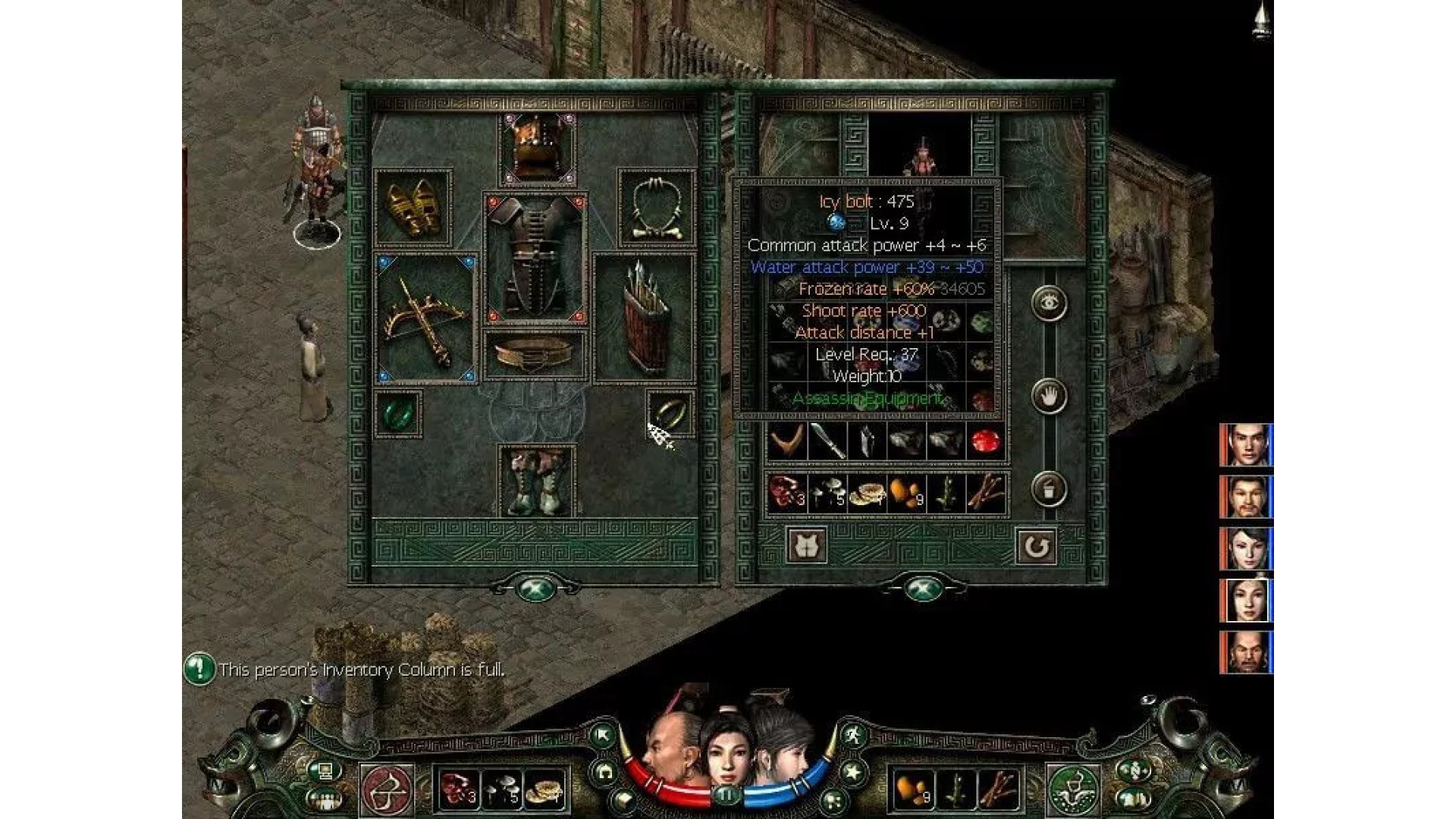This screenshot has width=1456, height=819.
Task: Click the golden shoulder guards slot
Action: (413, 207)
